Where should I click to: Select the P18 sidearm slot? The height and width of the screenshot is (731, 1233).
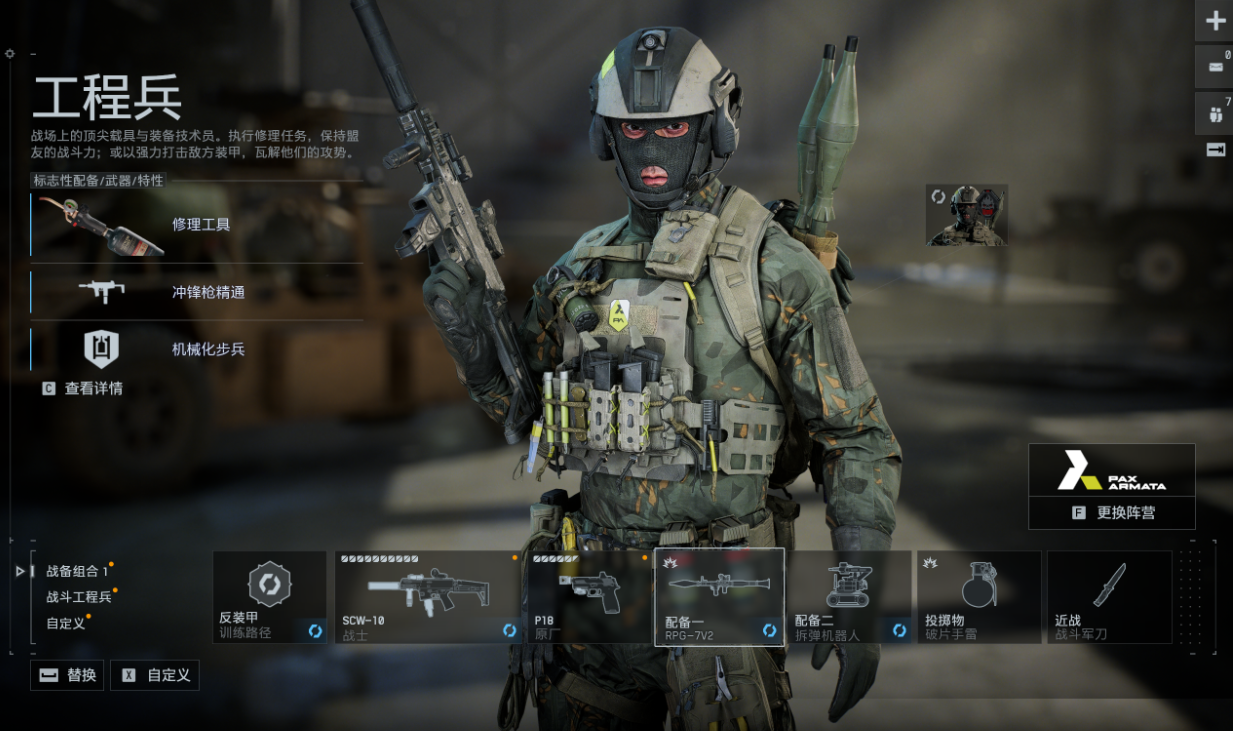coord(588,597)
